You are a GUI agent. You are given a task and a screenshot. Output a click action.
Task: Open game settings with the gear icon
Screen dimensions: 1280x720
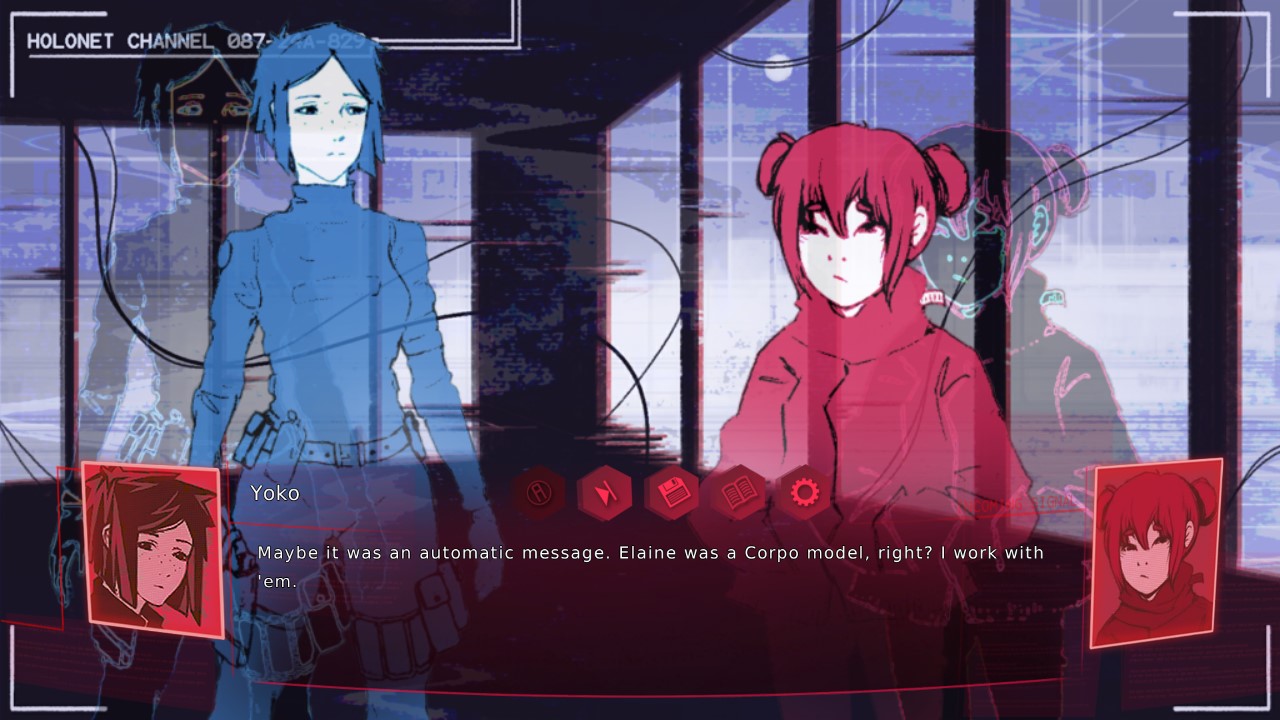[807, 492]
